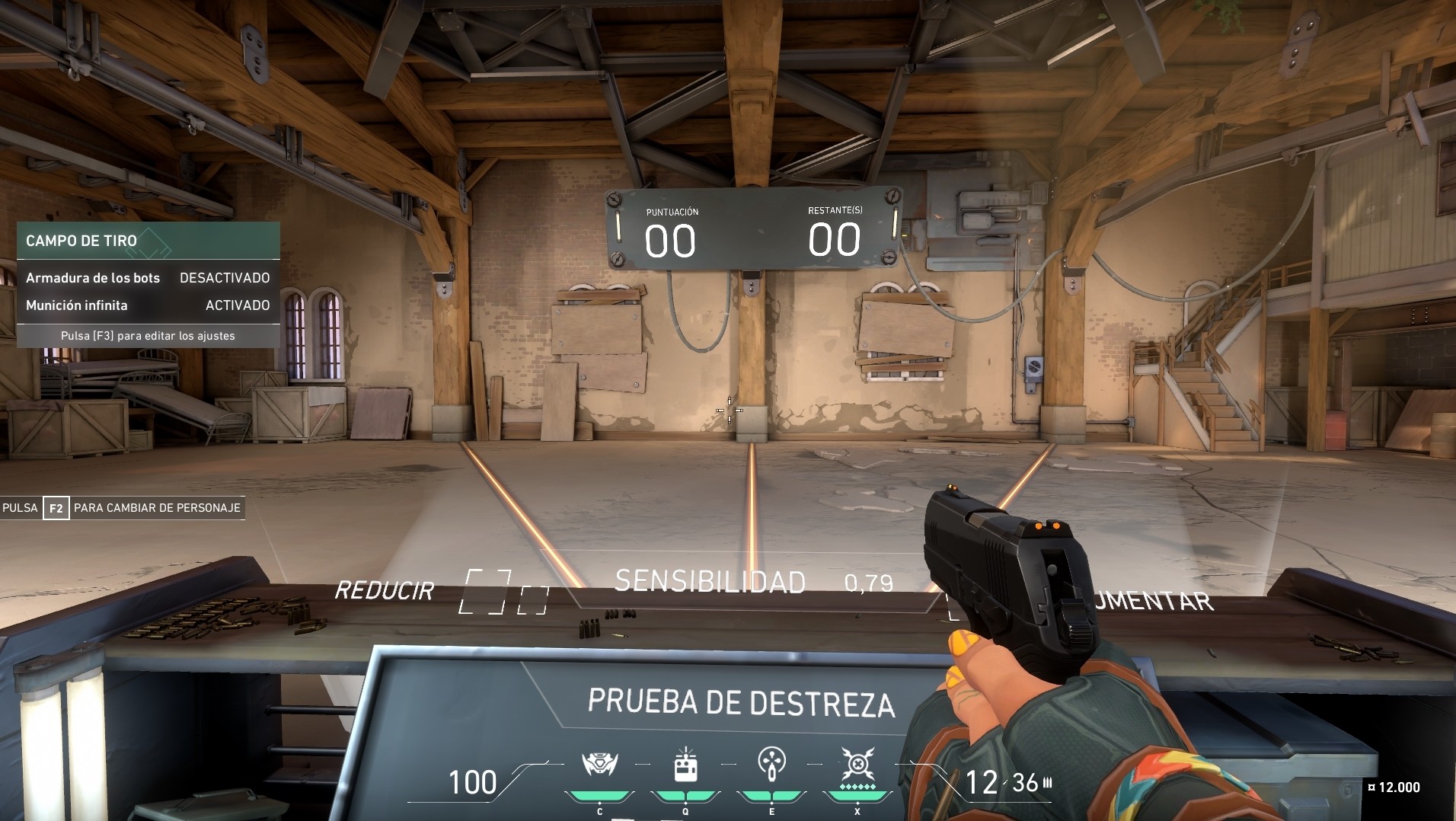Choose the Paint Shells grenade ability
Viewport: 1456px width, 821px height.
[x=771, y=765]
